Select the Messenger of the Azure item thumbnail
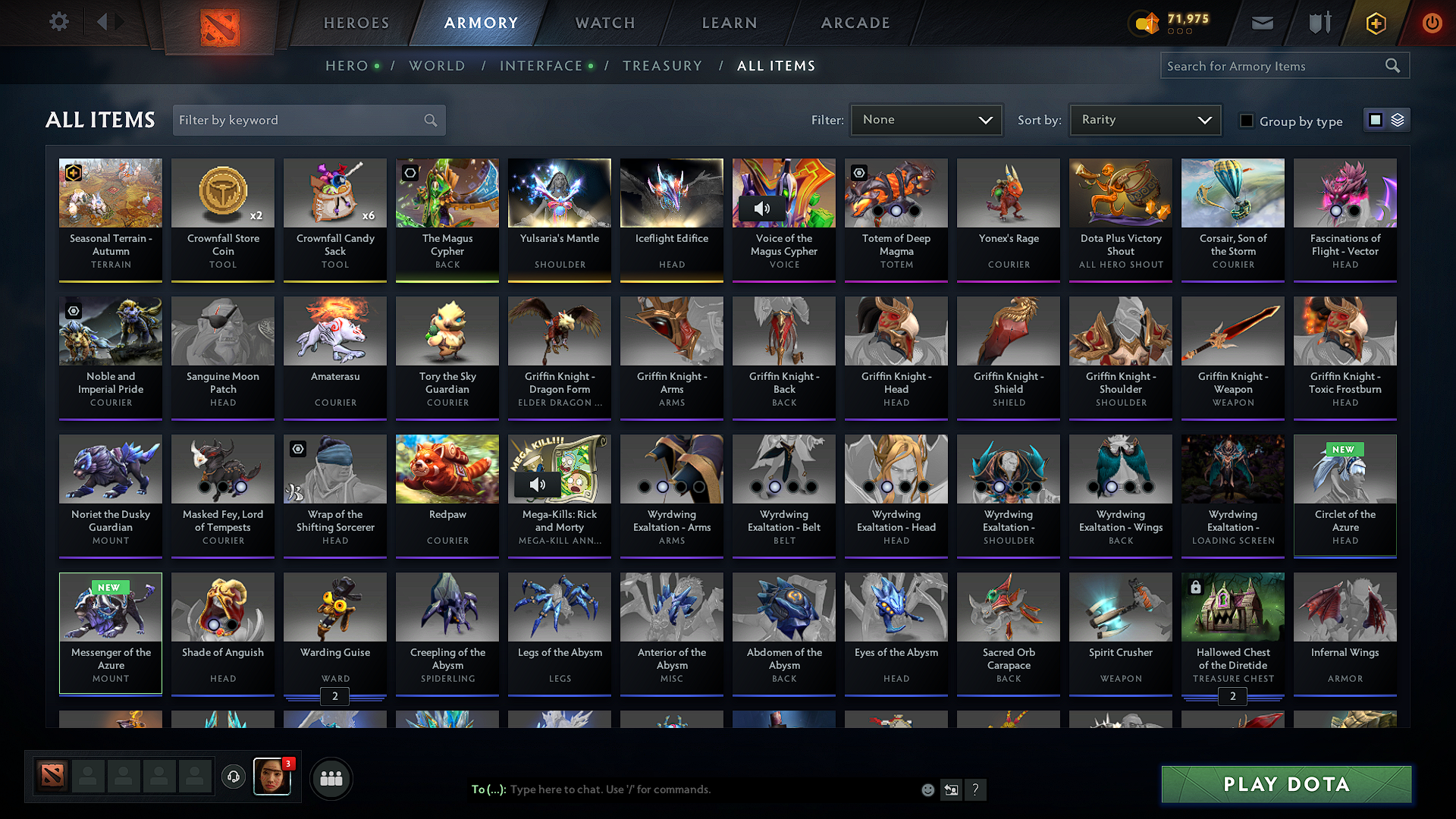Viewport: 1456px width, 819px height. (x=110, y=607)
